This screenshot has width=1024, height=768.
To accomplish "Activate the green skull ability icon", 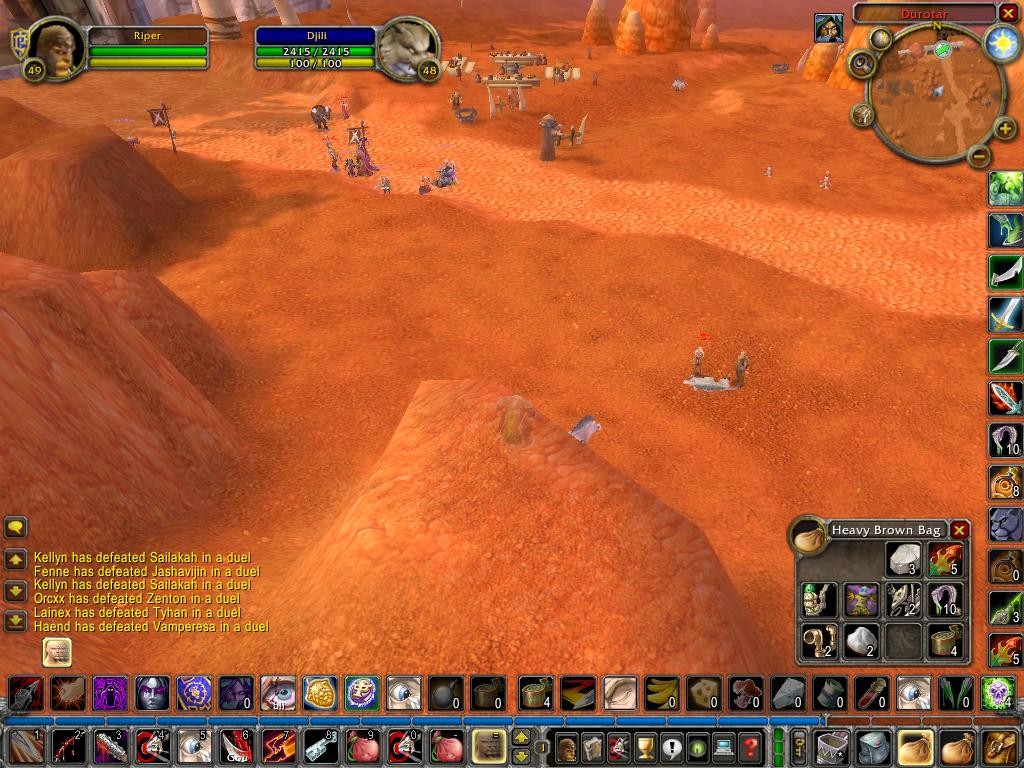I will pyautogui.click(x=997, y=692).
